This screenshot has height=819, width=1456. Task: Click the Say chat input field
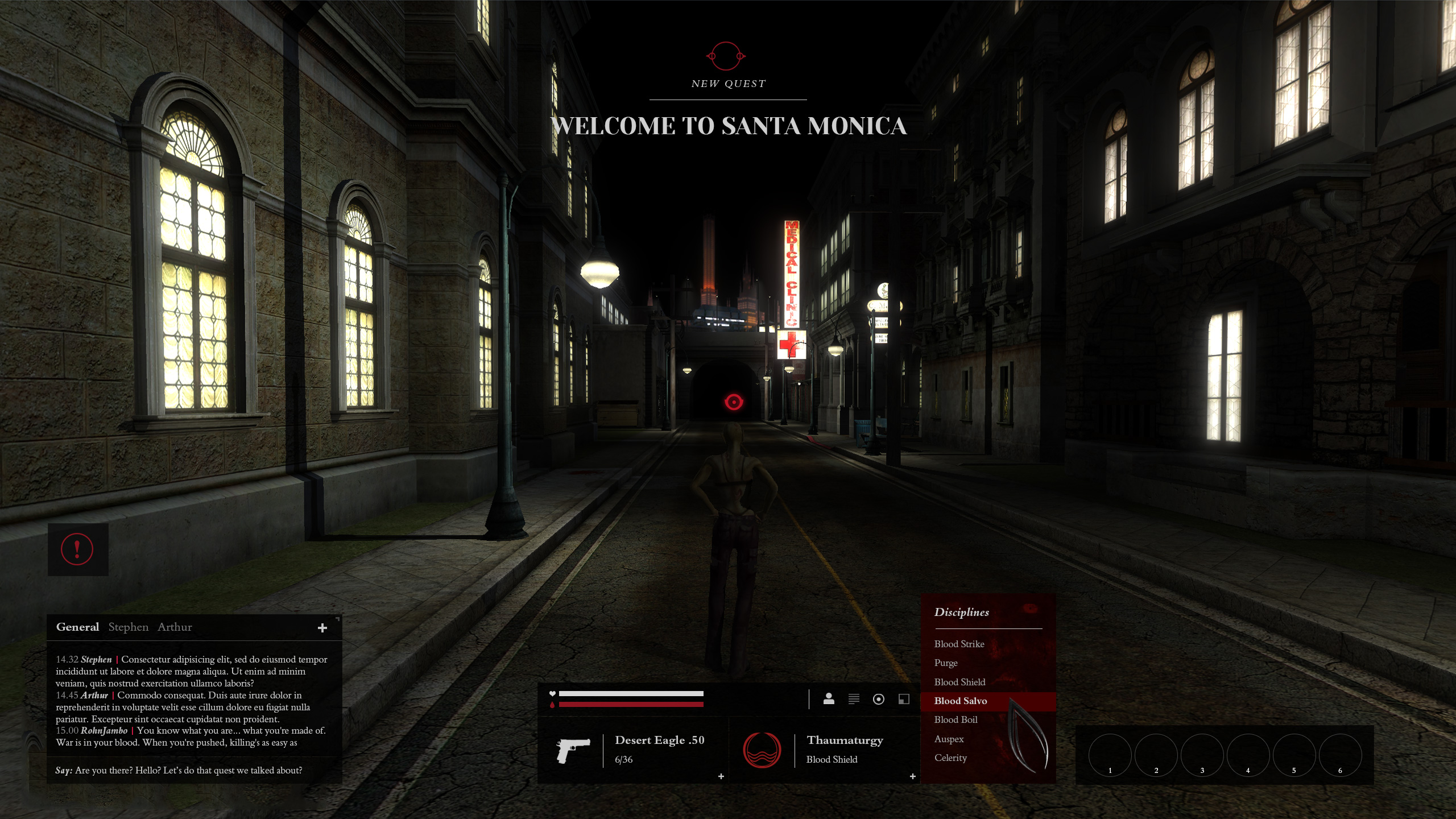click(193, 770)
